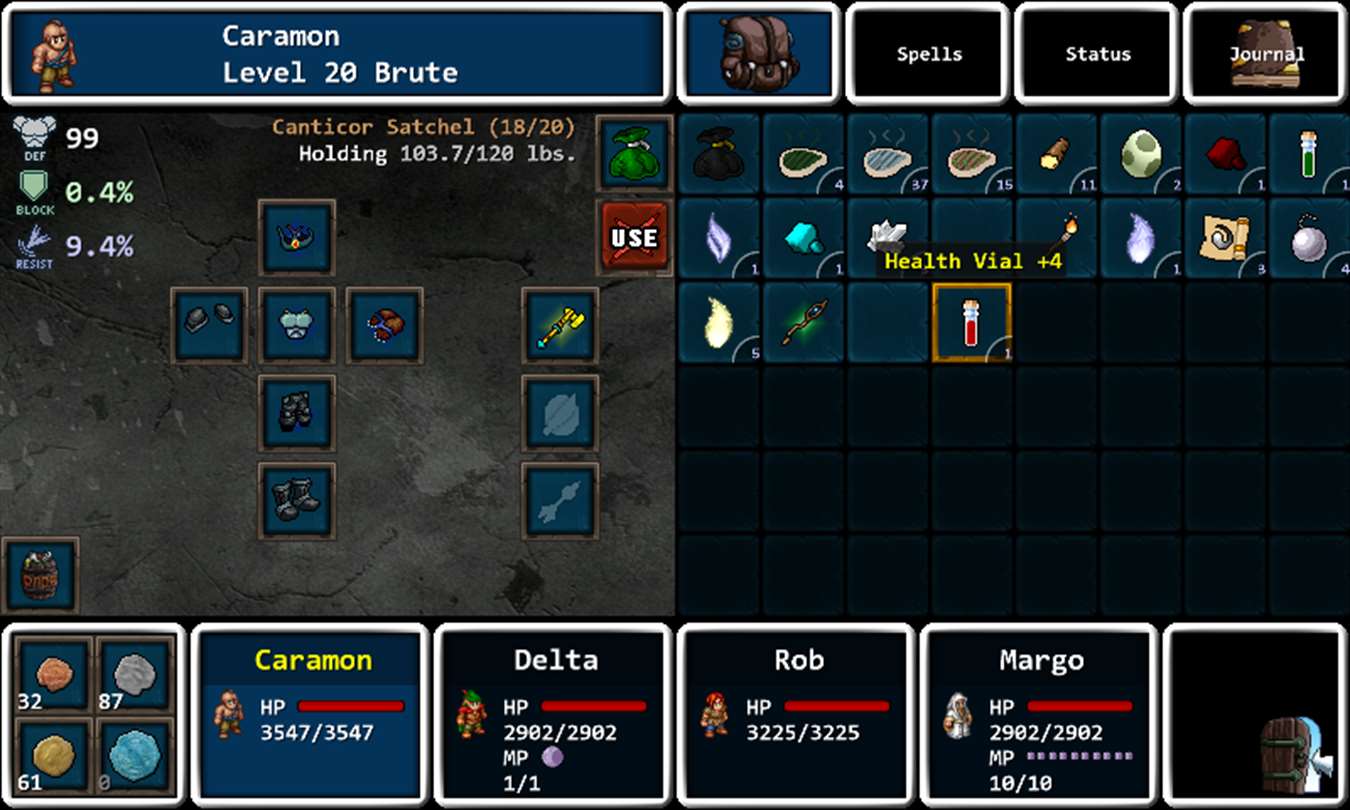
Task: Select Margo's party panel
Action: (x=1040, y=715)
